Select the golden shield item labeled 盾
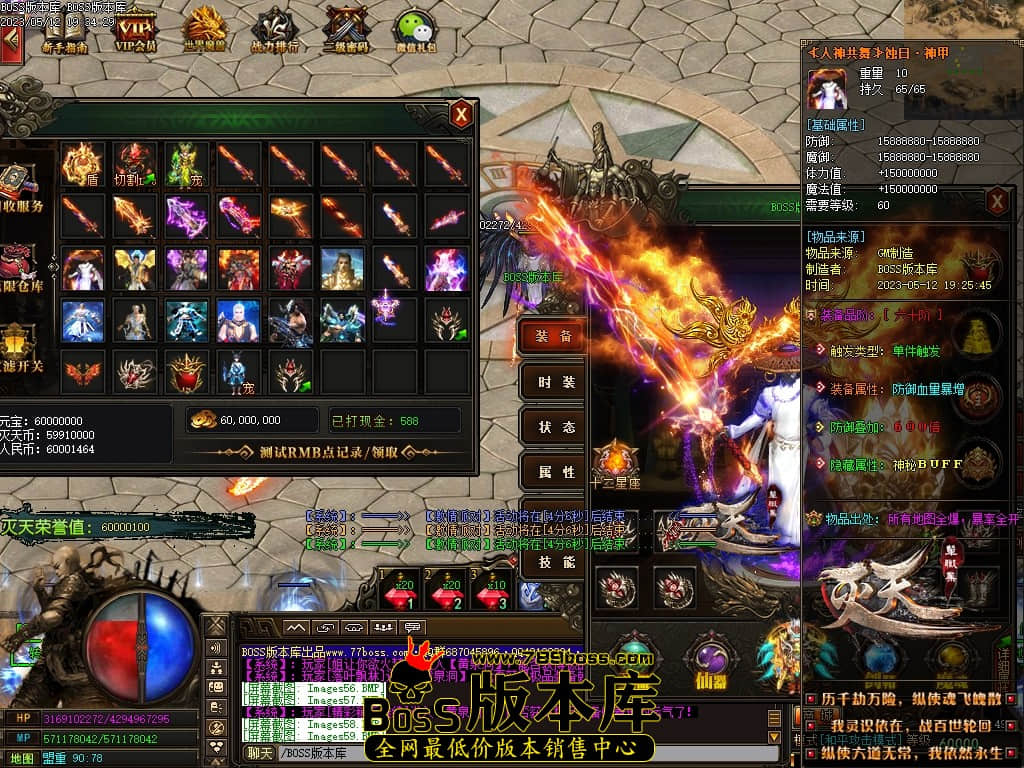1024x768 pixels. pos(82,164)
